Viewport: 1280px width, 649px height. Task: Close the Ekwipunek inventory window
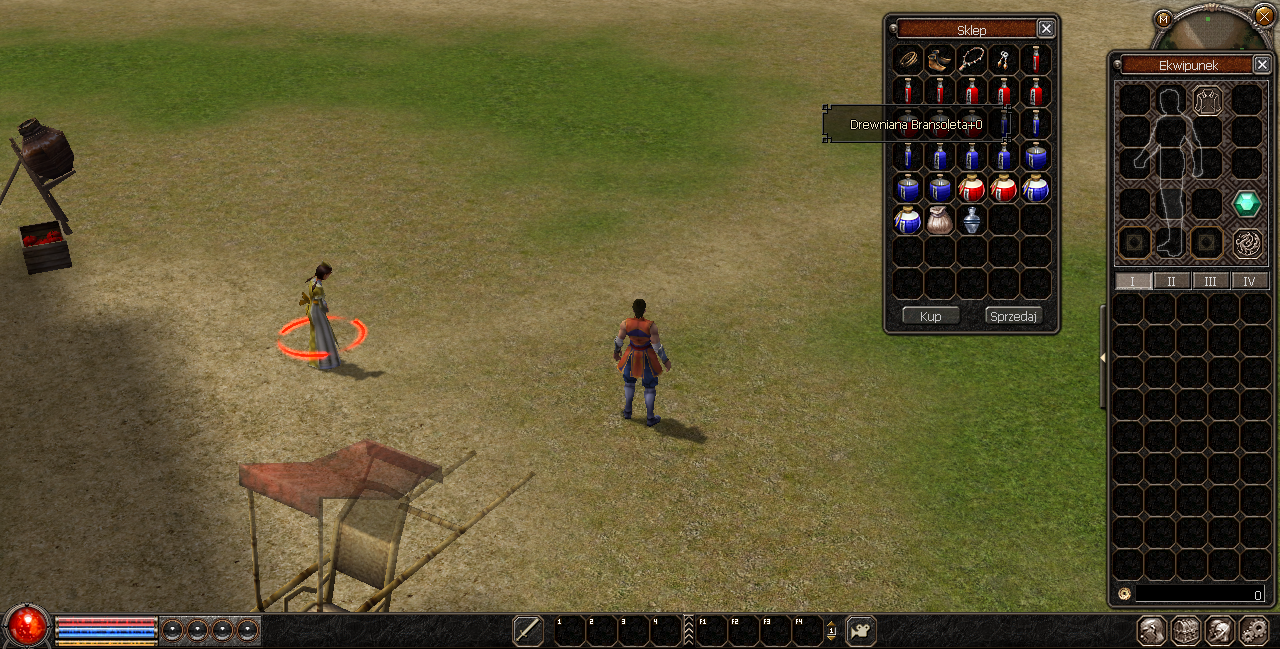pyautogui.click(x=1262, y=64)
